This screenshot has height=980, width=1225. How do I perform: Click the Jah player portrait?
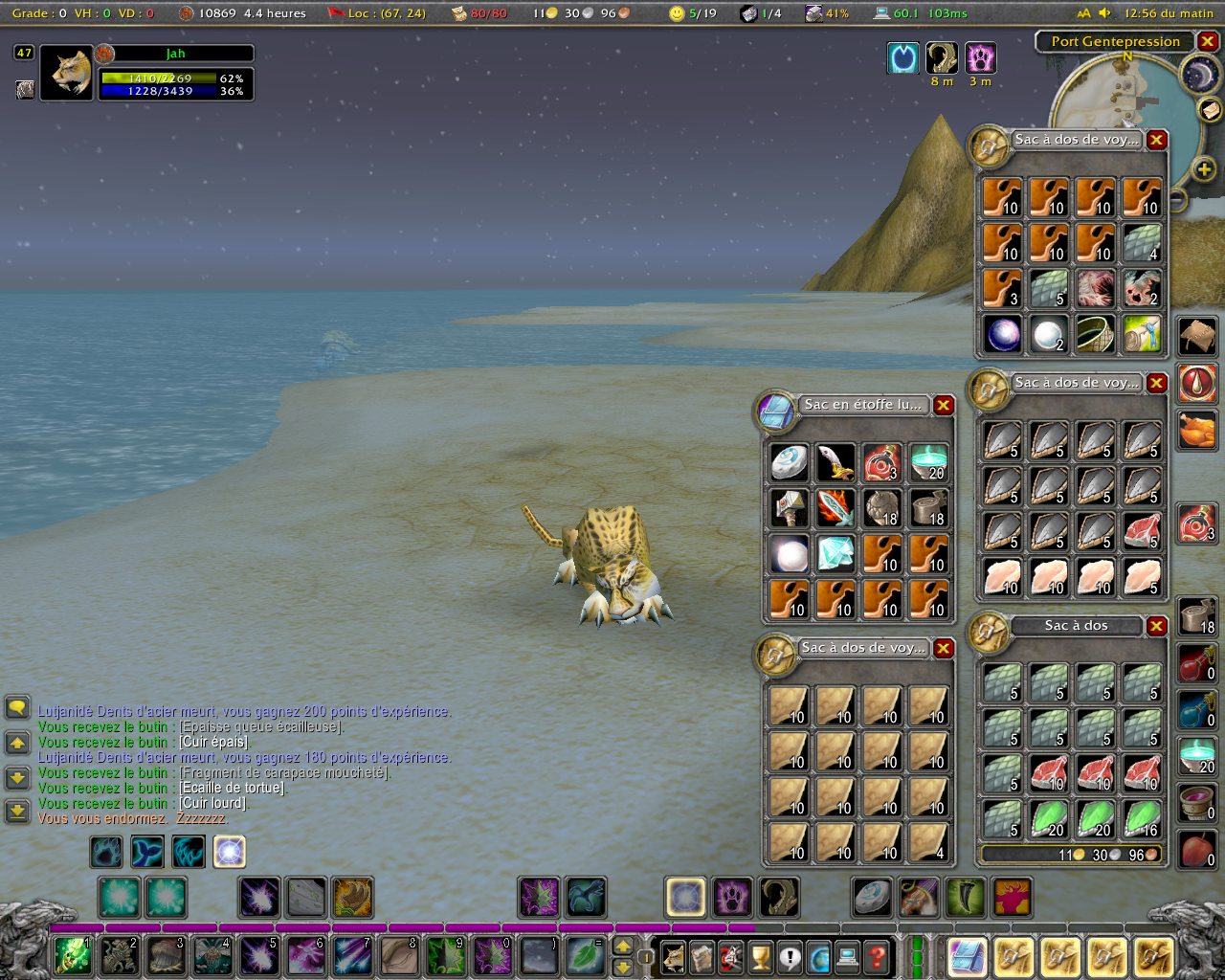point(67,73)
